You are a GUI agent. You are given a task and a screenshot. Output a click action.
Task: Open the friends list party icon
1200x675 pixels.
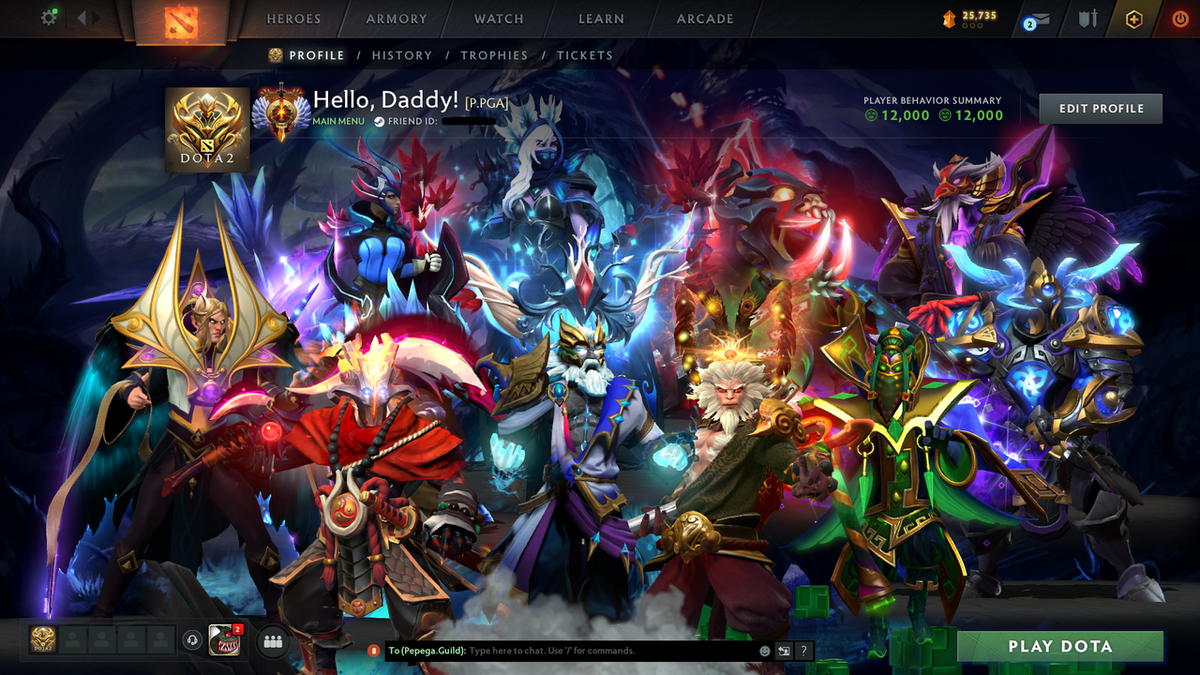pos(273,641)
